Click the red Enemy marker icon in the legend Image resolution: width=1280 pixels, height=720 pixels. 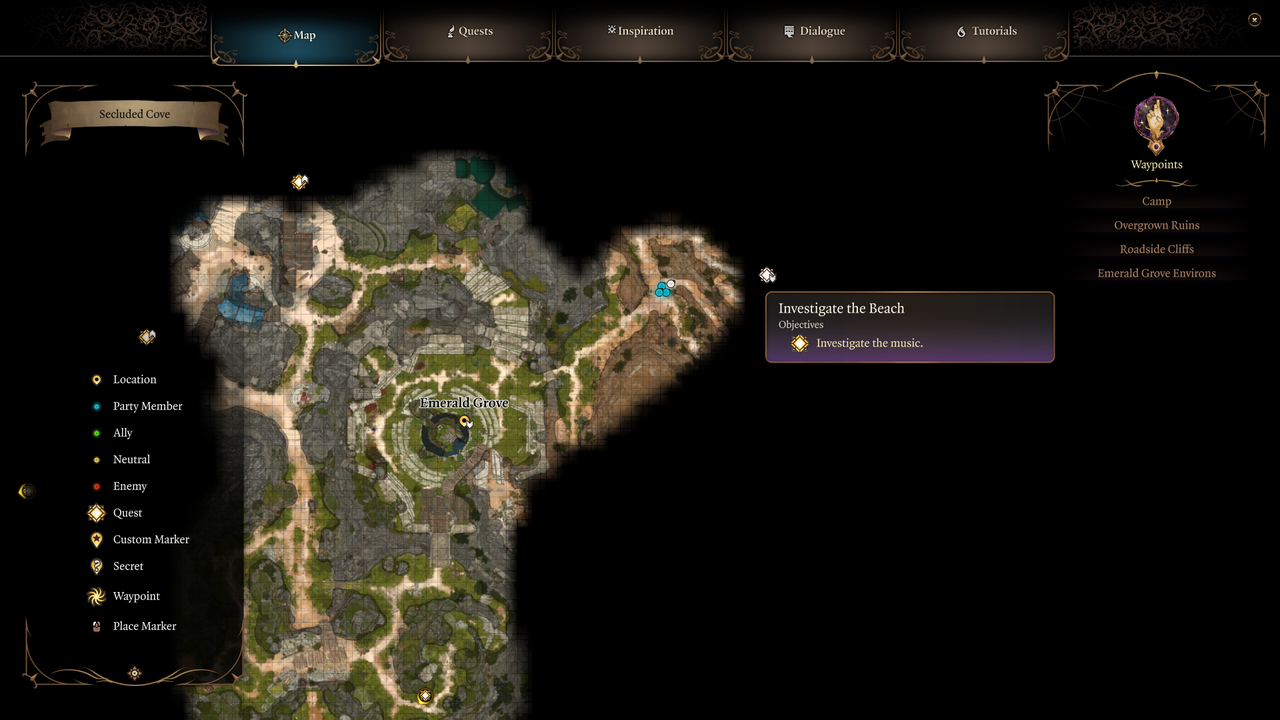96,486
